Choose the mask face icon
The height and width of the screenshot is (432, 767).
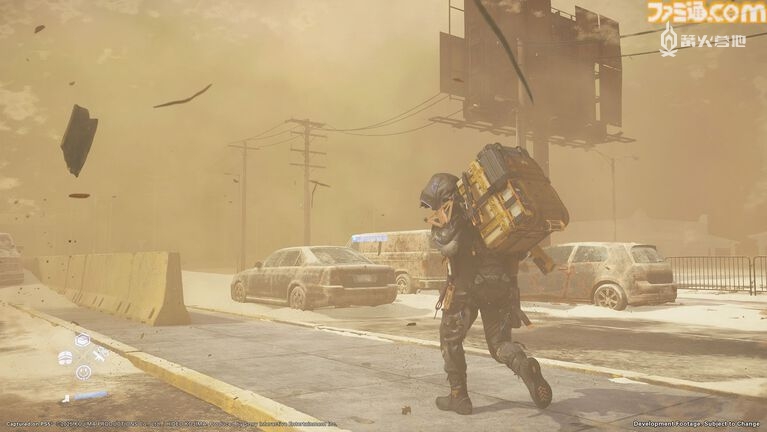pos(65,357)
